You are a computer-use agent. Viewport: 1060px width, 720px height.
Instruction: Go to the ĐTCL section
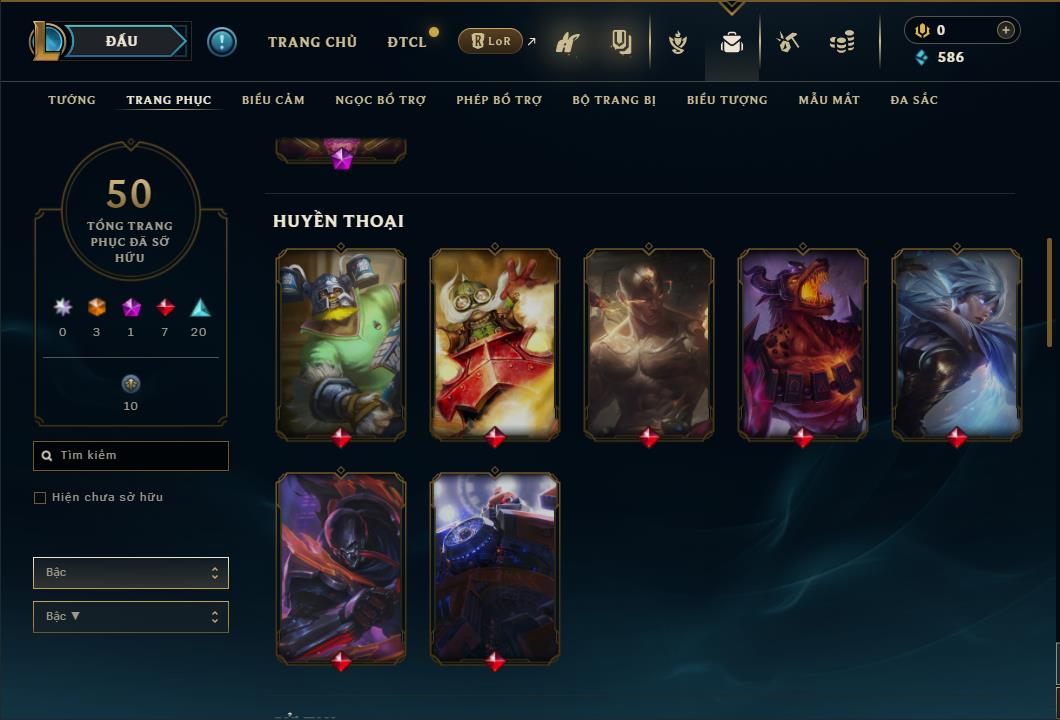coord(407,42)
